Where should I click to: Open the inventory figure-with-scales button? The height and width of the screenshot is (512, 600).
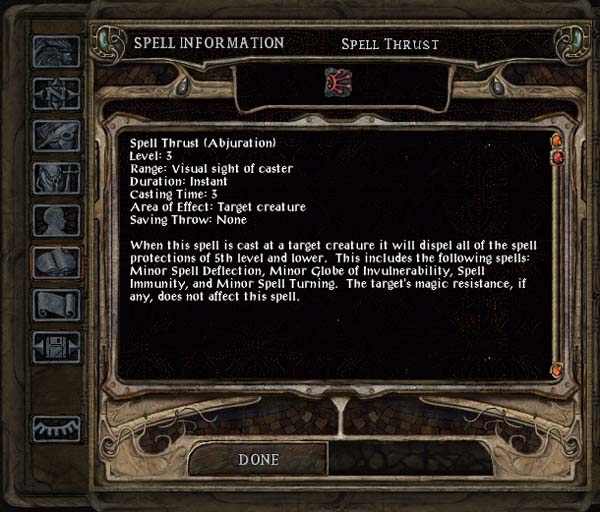click(56, 178)
